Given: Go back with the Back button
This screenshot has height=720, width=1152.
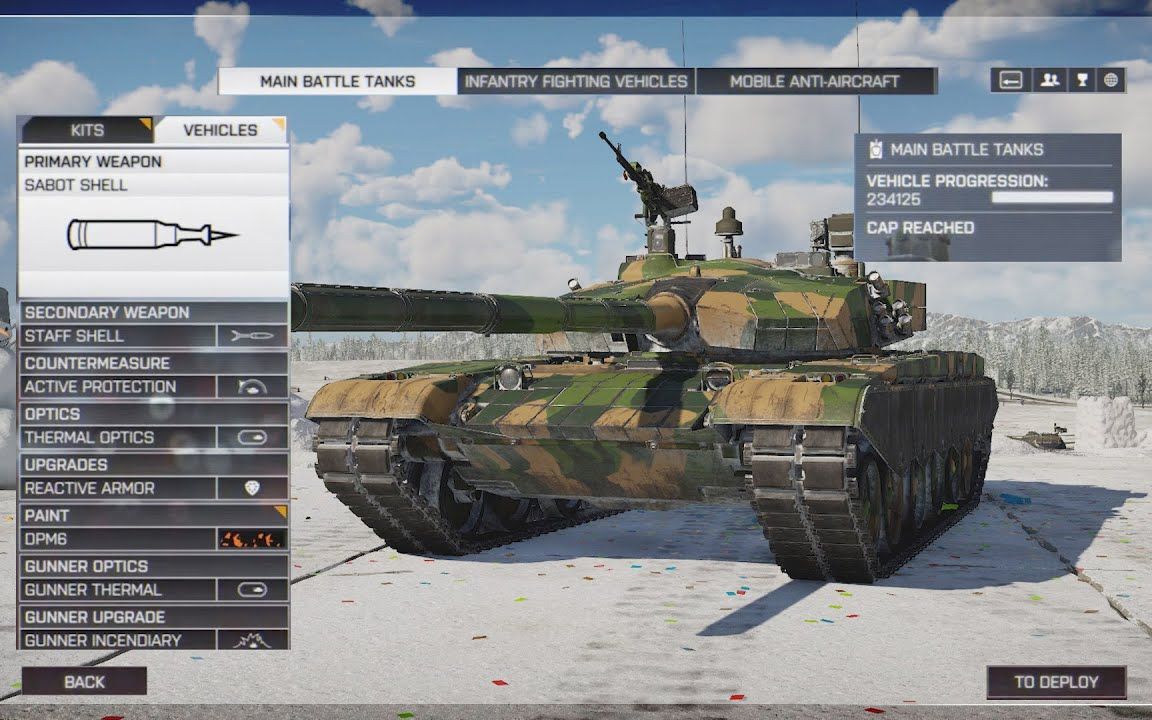Looking at the screenshot, I should tap(84, 682).
